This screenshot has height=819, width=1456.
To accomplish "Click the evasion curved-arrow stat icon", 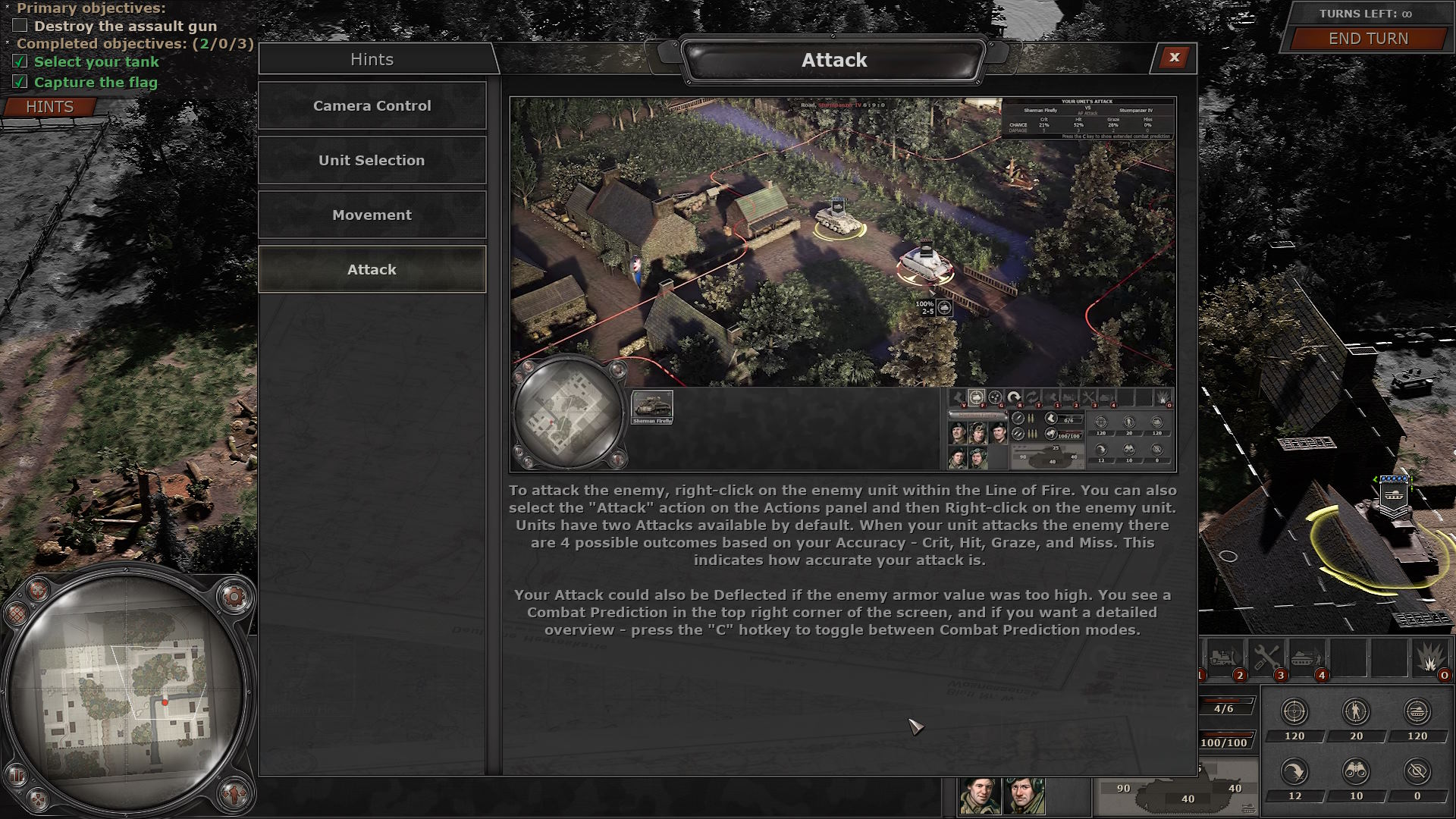I will click(1294, 771).
